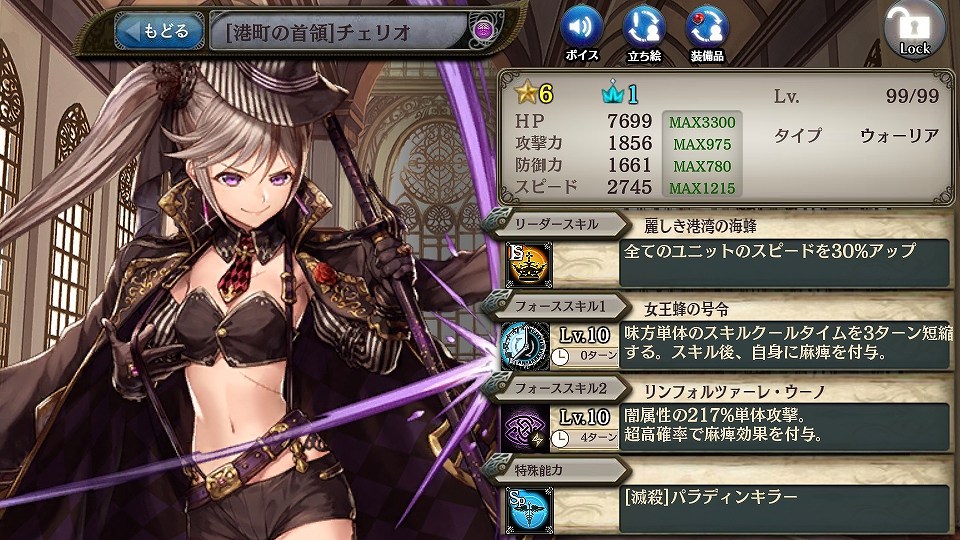Image resolution: width=960 pixels, height=540 pixels.
Task: Select the leader skill crown icon
Action: point(524,262)
